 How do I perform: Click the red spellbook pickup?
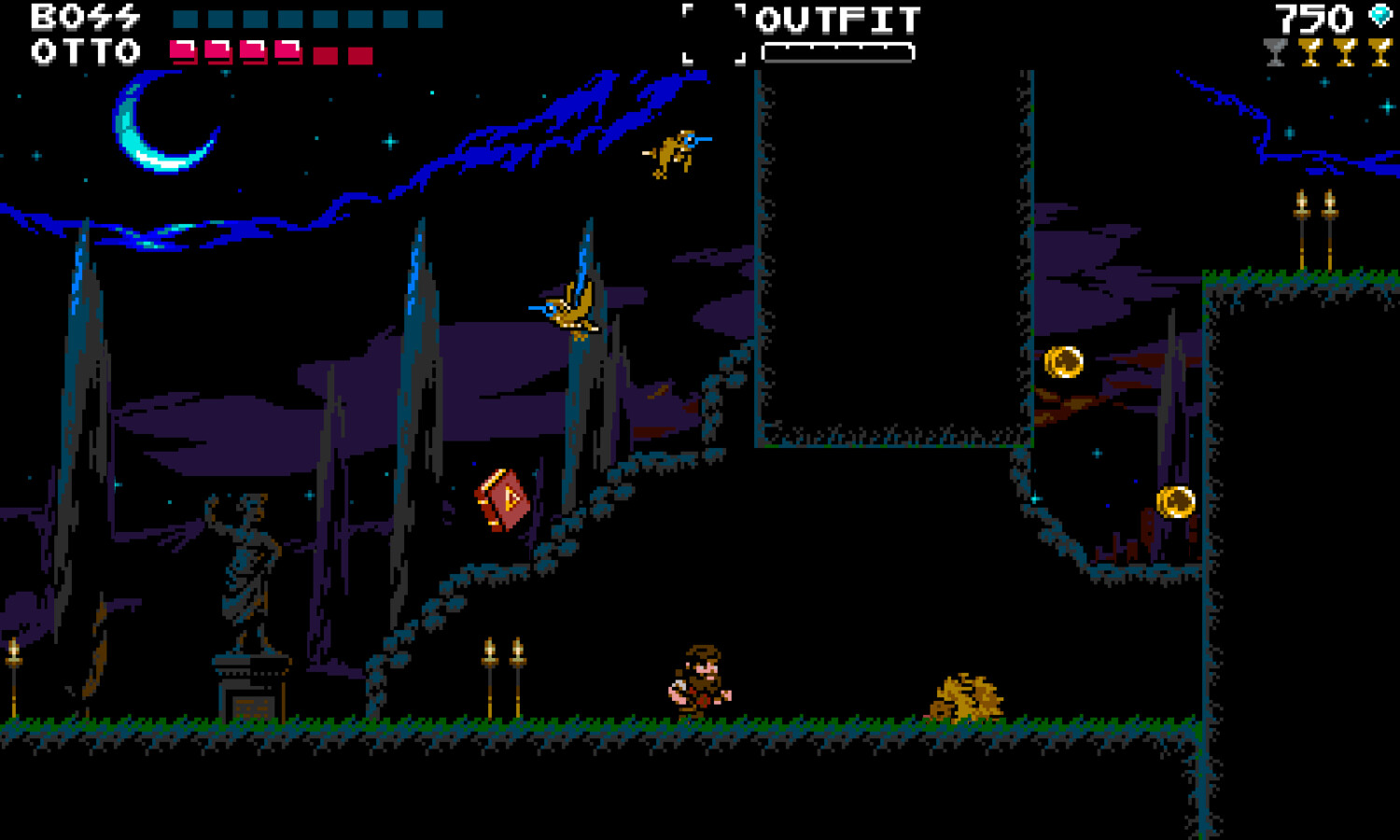point(504,499)
